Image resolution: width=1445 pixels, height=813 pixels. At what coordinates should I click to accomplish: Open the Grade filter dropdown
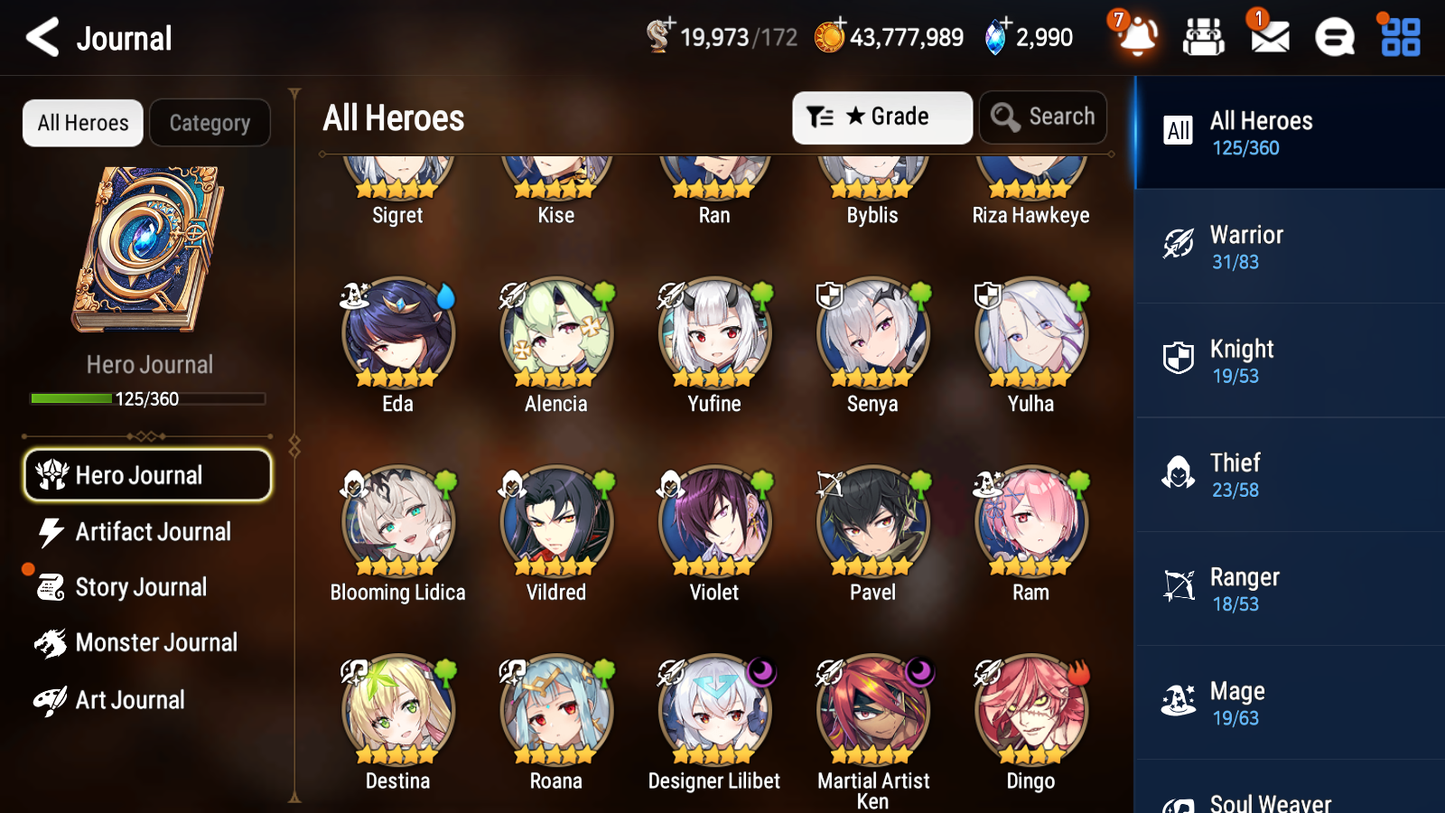(x=882, y=117)
